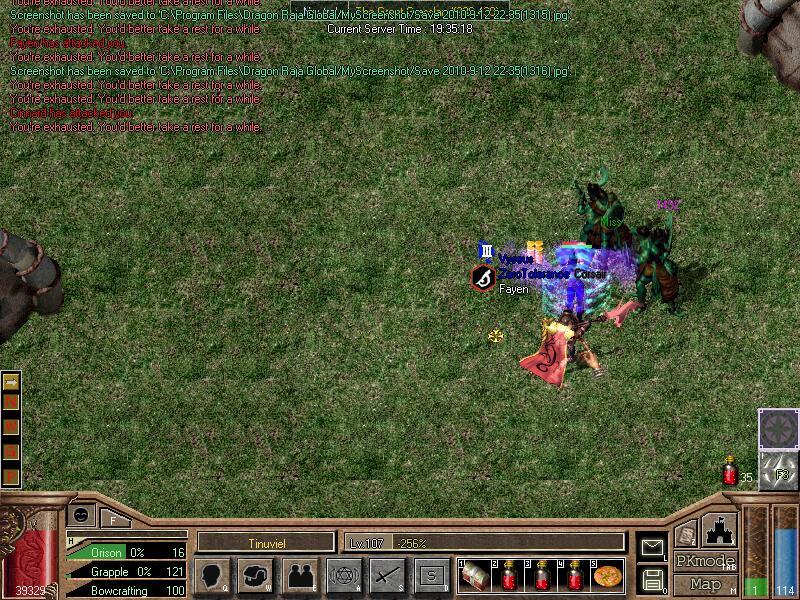800x600 pixels.
Task: Use the pizza in quick slot 5
Action: [x=608, y=575]
